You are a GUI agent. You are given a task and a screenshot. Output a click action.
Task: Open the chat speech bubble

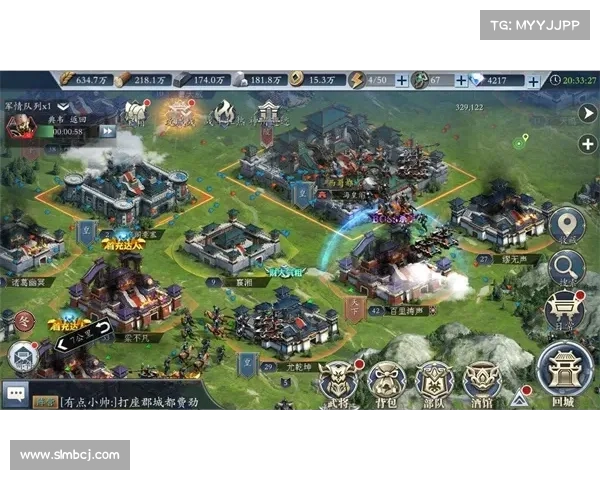[15, 395]
